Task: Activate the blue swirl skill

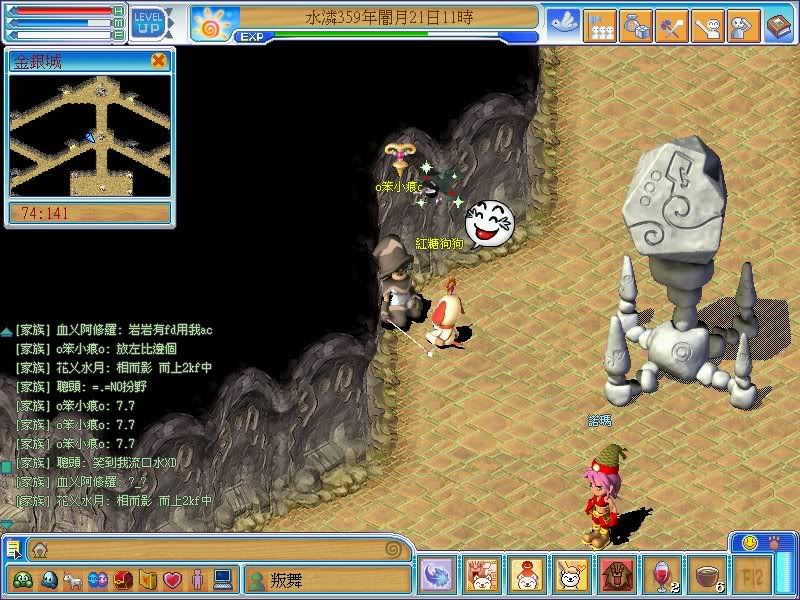Action: pos(438,577)
